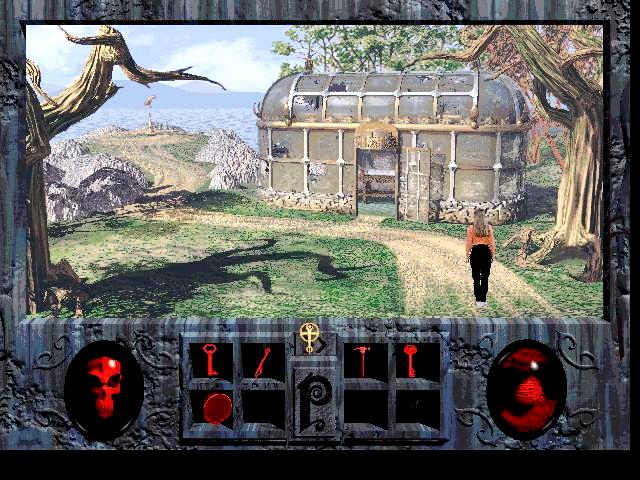Viewport: 640px width, 480px height.
Task: Pick the red key beside the hammer
Action: 411,361
